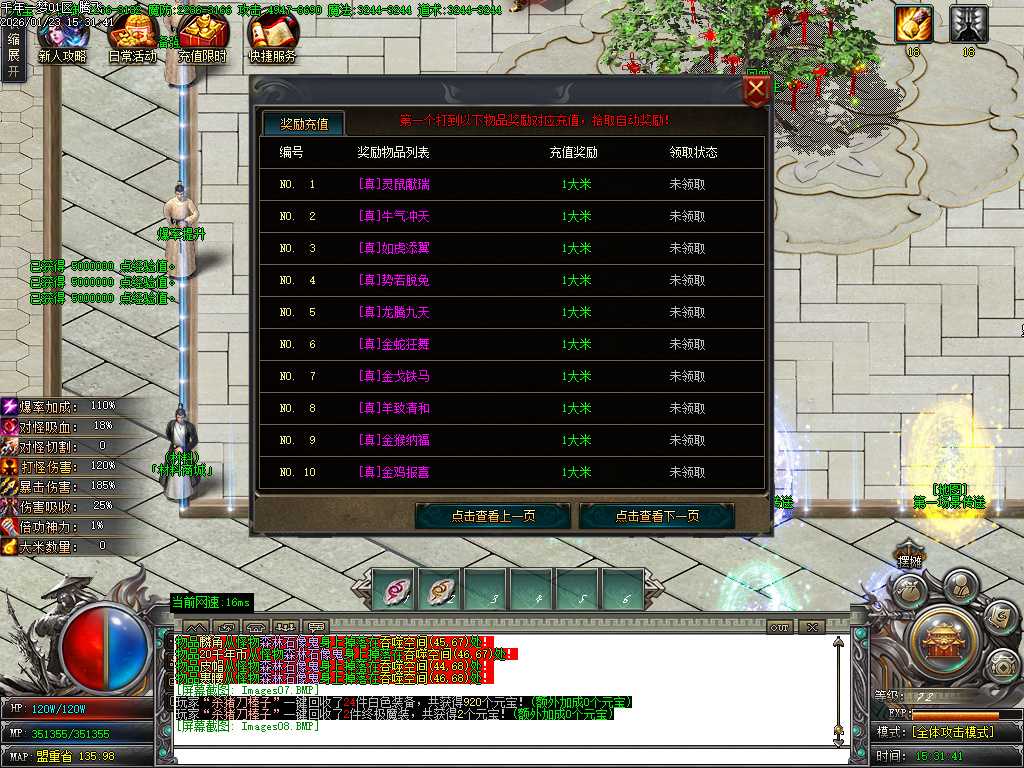The width and height of the screenshot is (1024, 768).
Task: Go to next page with 点击查看下一页
Action: [657, 516]
